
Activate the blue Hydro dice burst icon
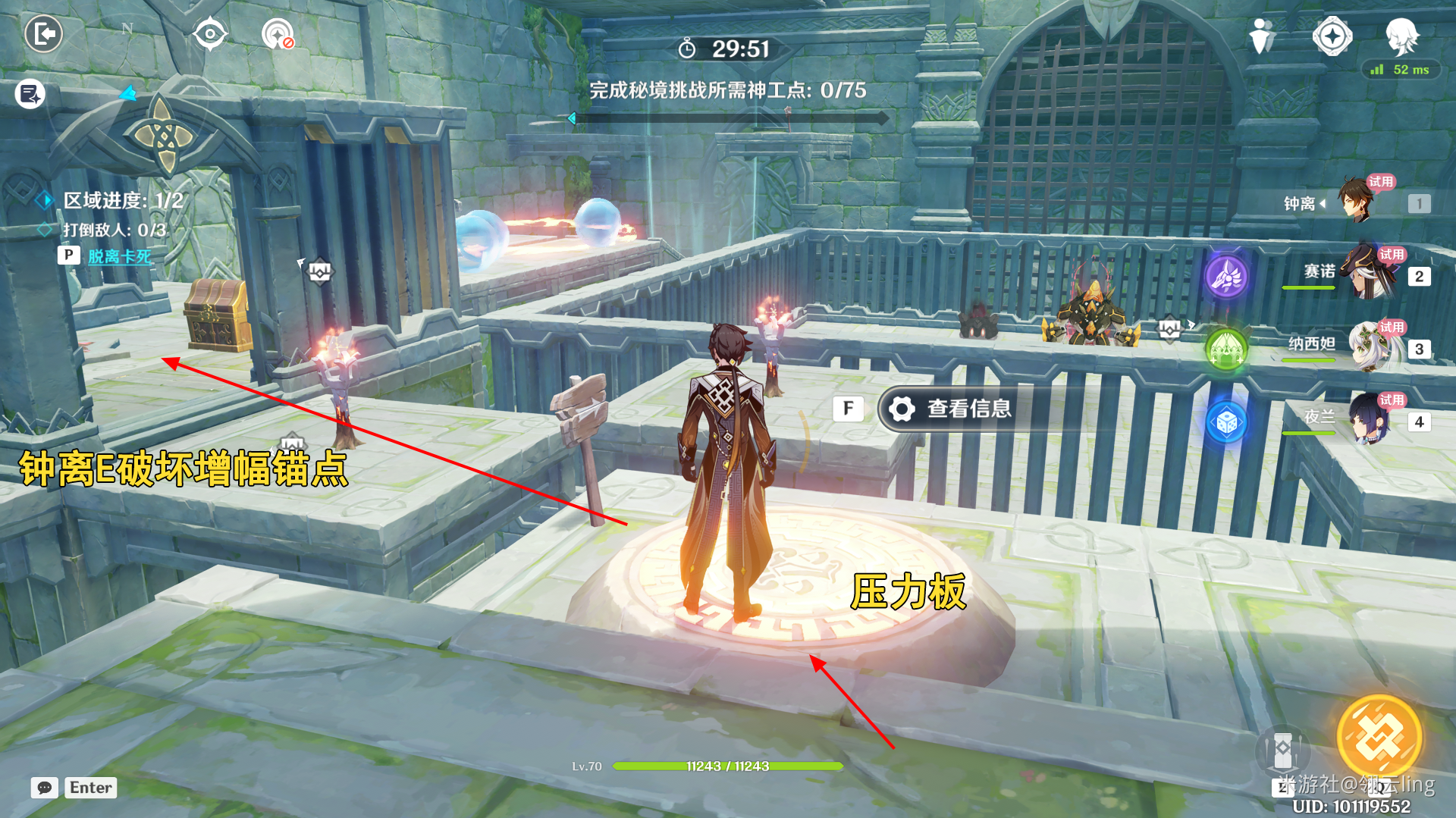click(1226, 422)
